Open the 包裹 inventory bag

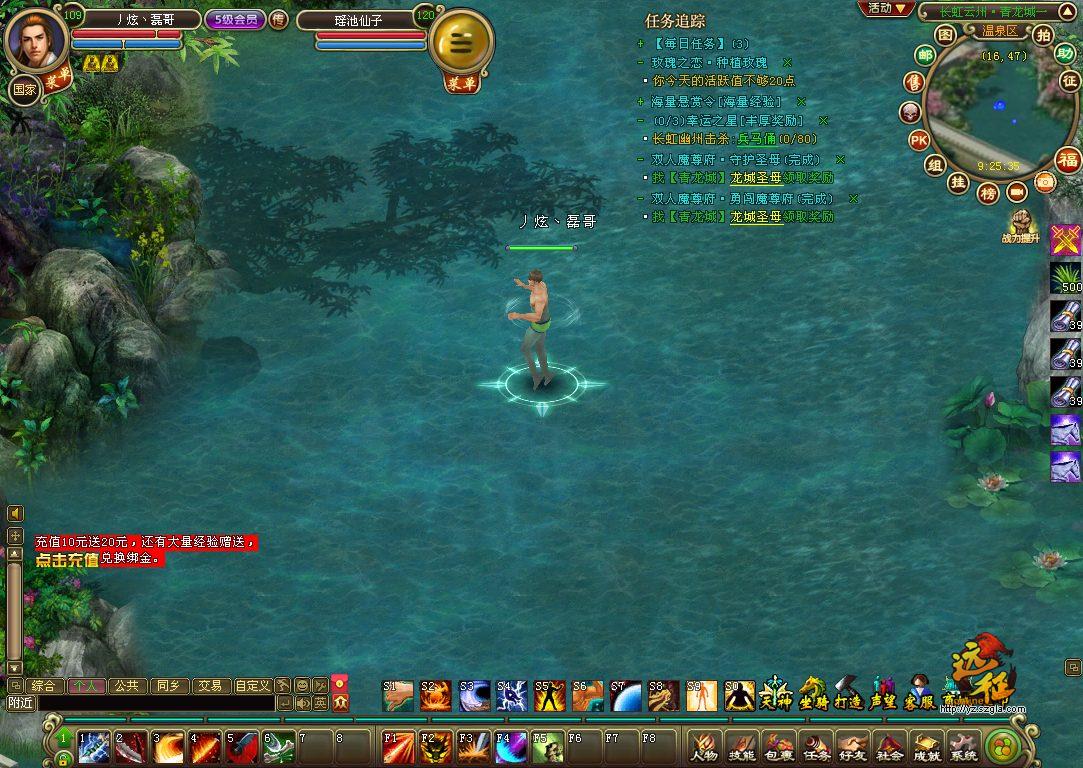click(780, 746)
